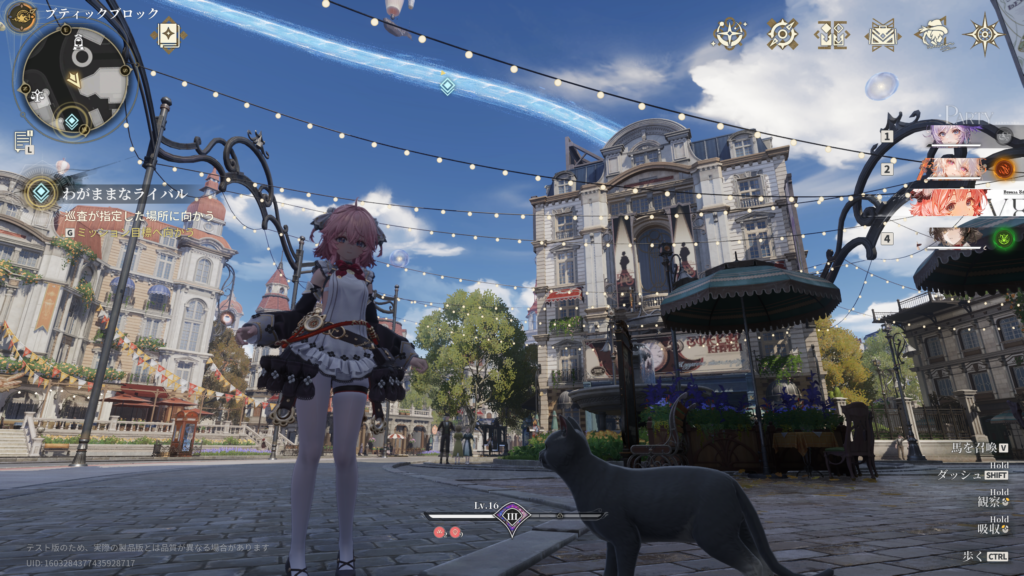
Task: Open the circular gear-compass menu icon
Action: pyautogui.click(x=782, y=34)
